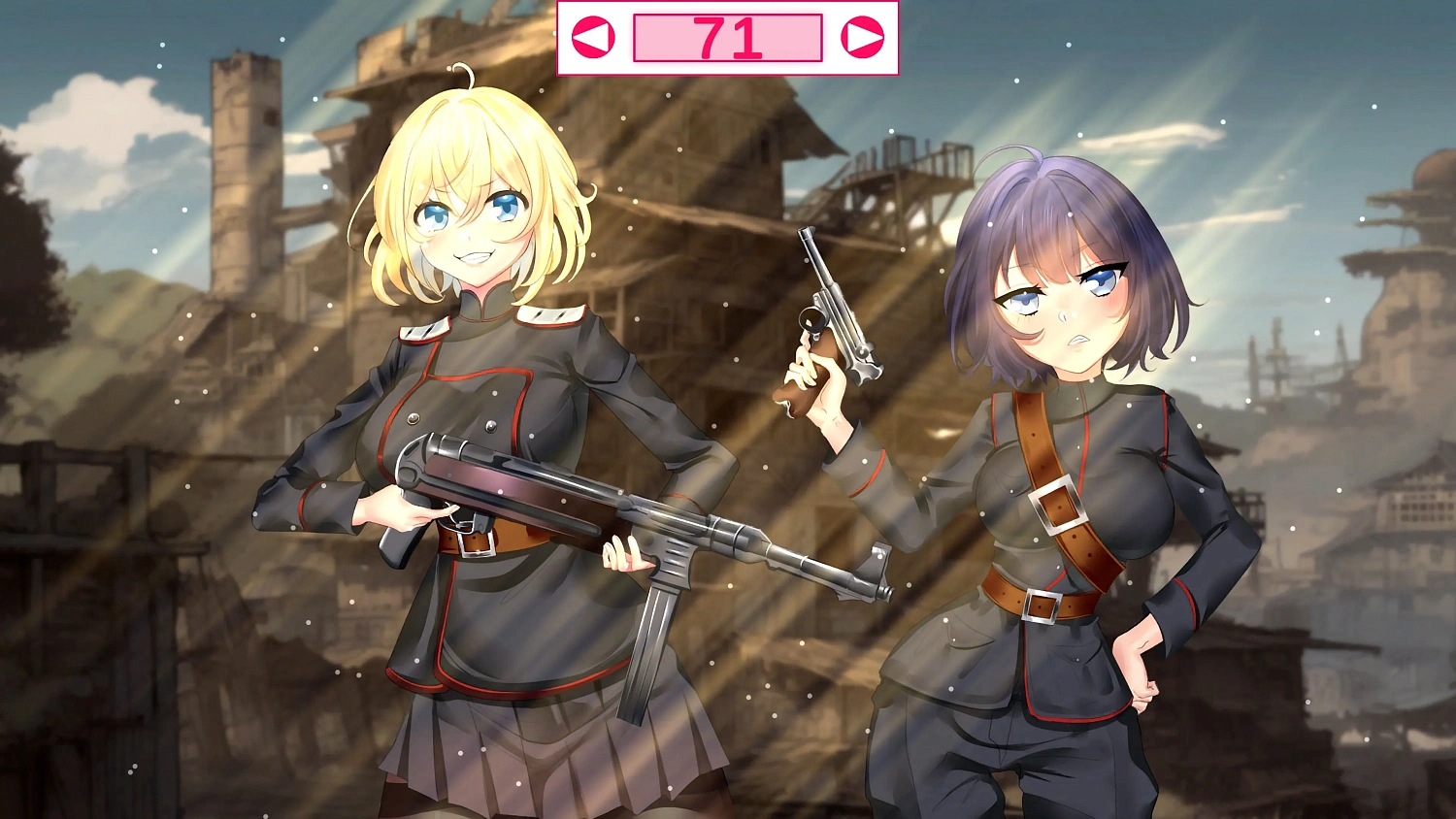Click the pink back-arrow icon beside the counter
The height and width of the screenshot is (819, 1456).
pos(592,37)
